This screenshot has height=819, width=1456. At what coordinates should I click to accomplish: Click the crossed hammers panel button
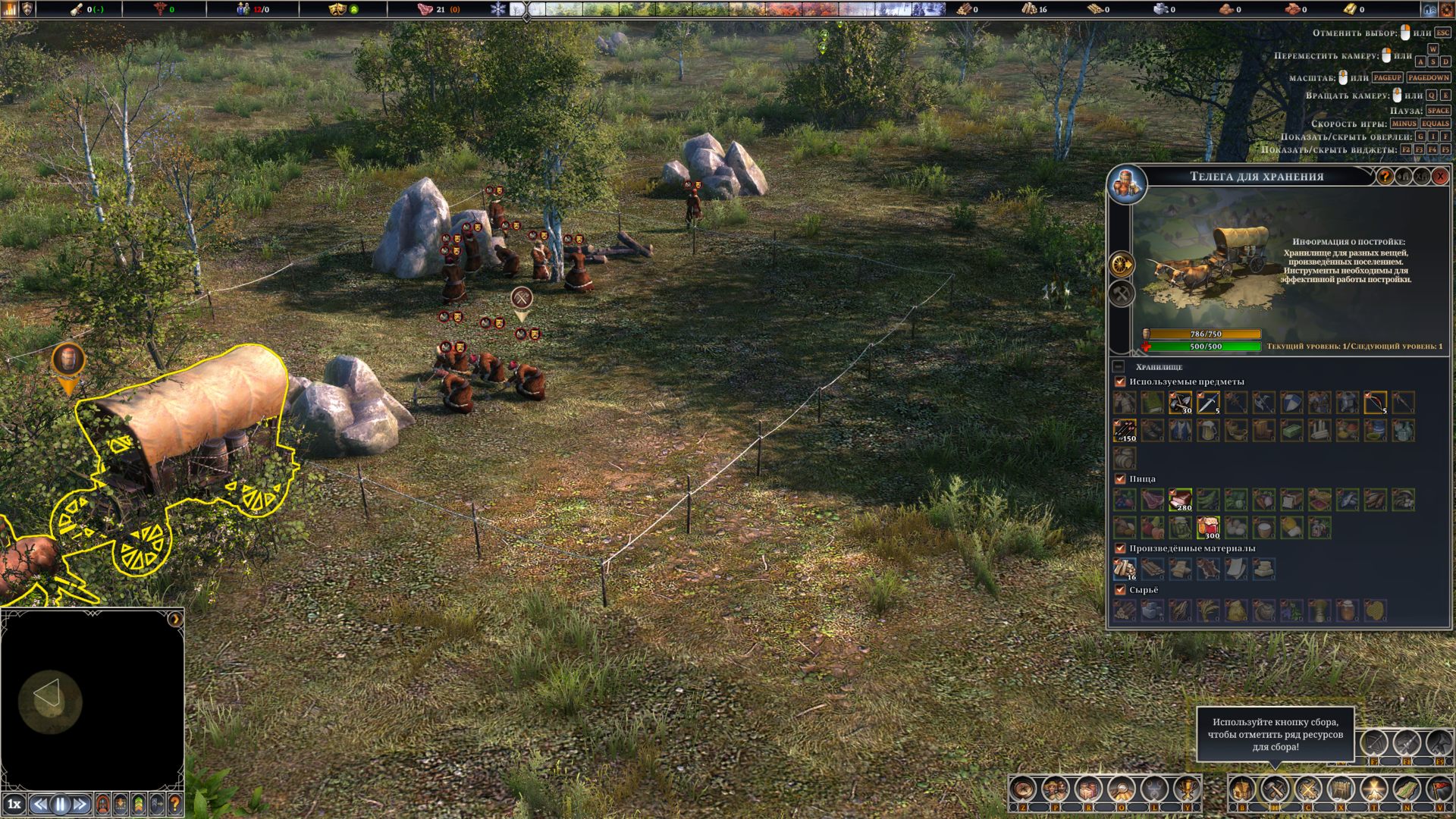[1122, 293]
